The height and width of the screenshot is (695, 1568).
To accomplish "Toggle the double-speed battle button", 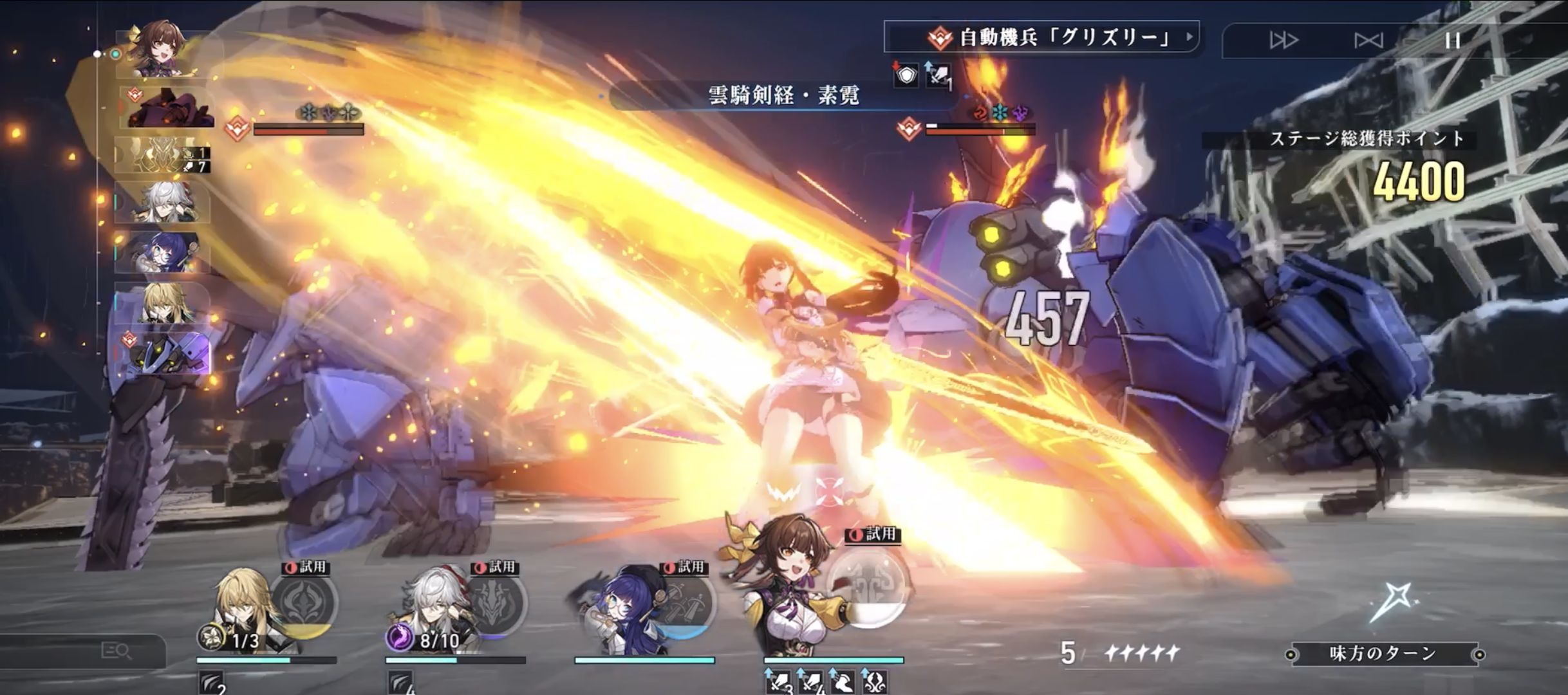I will pos(1283,41).
